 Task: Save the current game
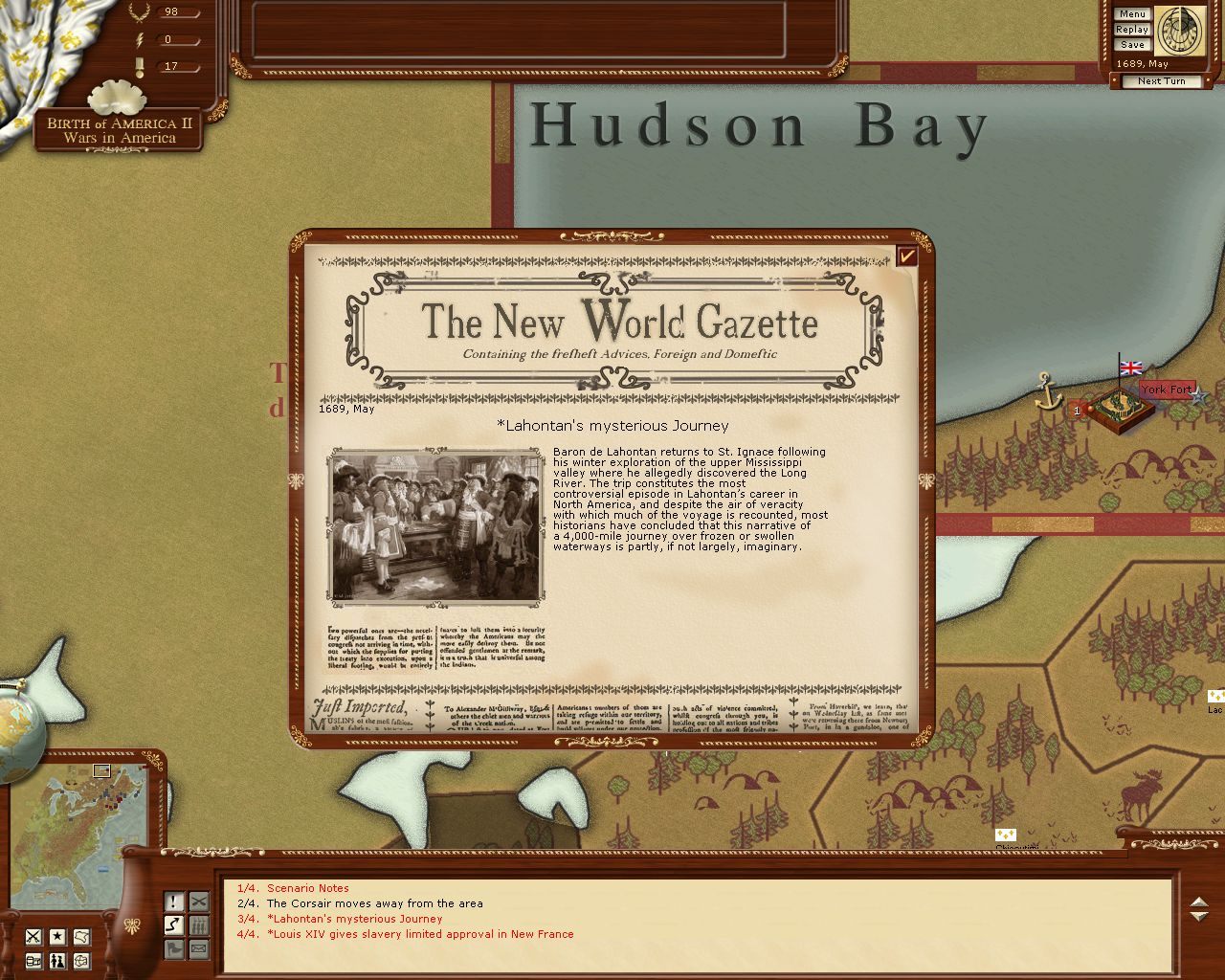[1131, 45]
